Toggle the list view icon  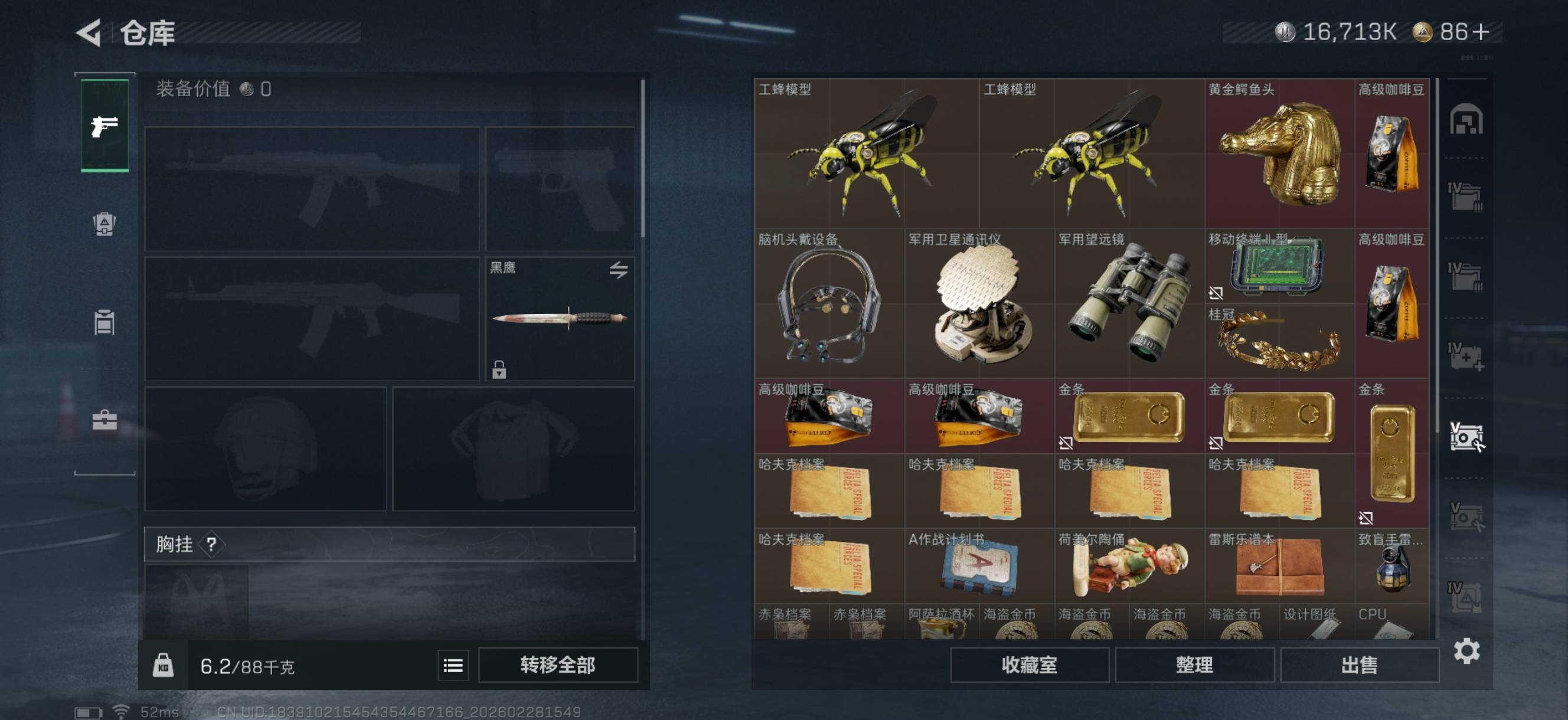tap(453, 665)
